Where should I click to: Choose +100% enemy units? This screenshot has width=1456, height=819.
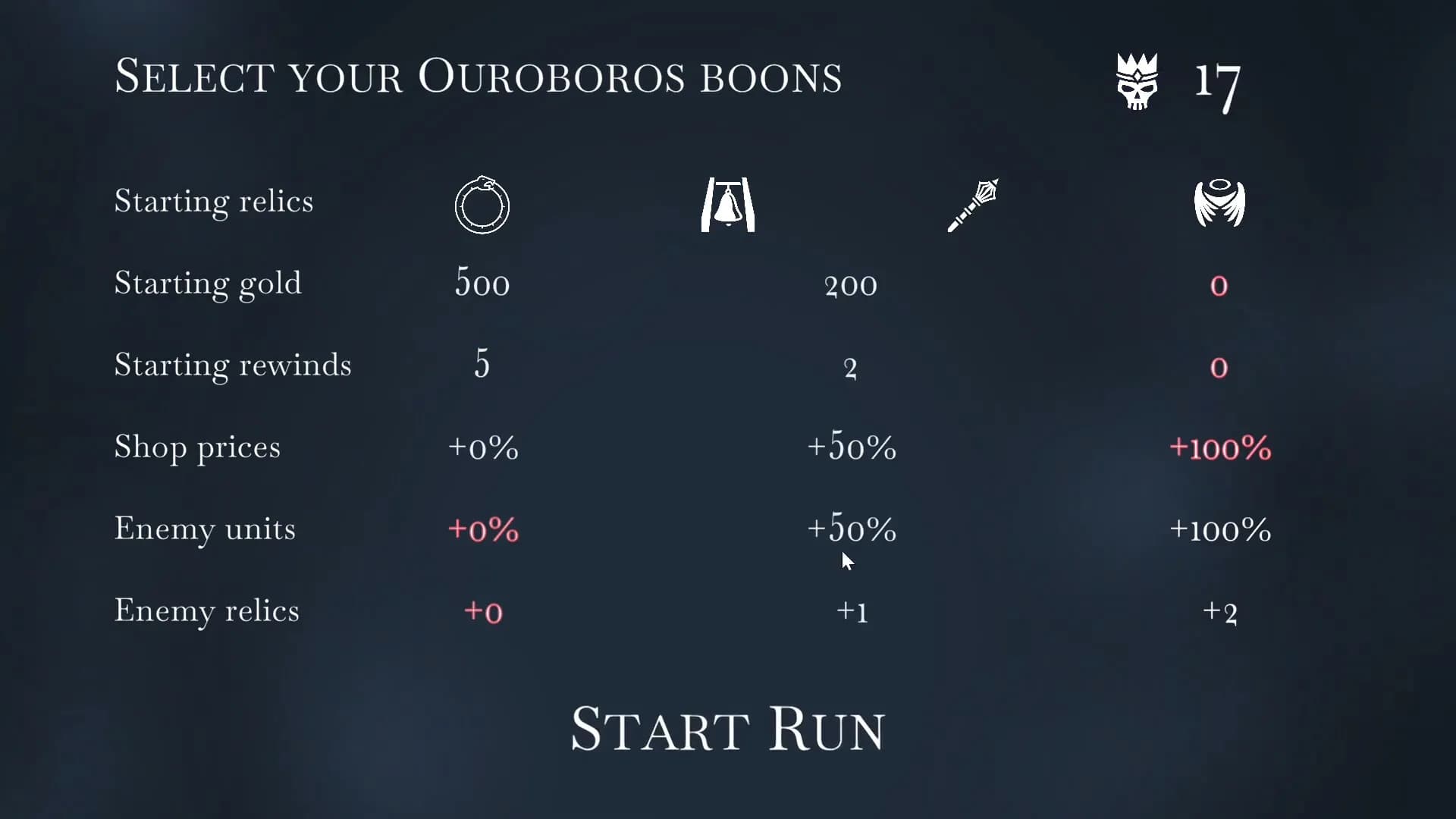tap(1219, 531)
